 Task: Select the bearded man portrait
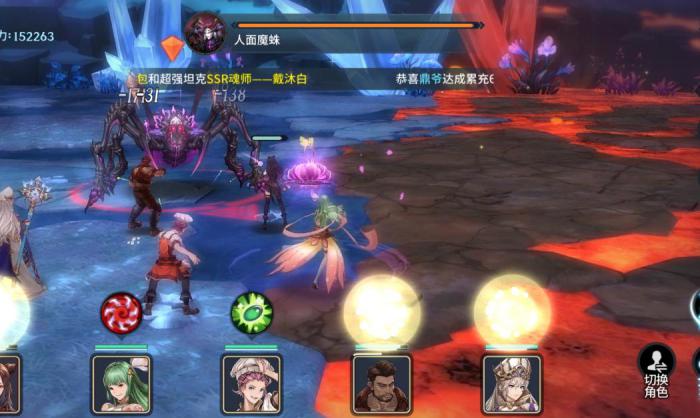[382, 384]
